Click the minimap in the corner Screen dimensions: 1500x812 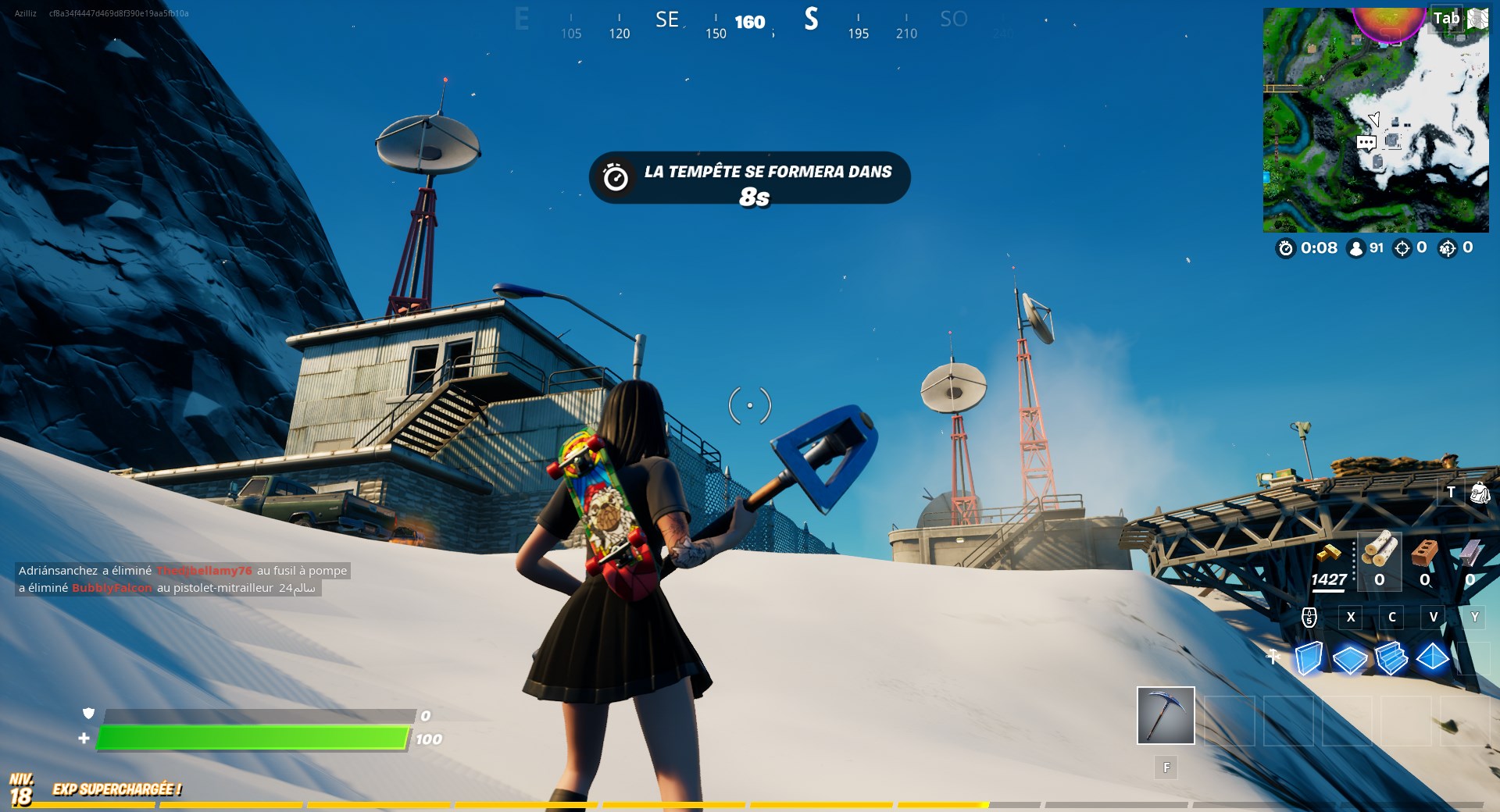[1375, 117]
